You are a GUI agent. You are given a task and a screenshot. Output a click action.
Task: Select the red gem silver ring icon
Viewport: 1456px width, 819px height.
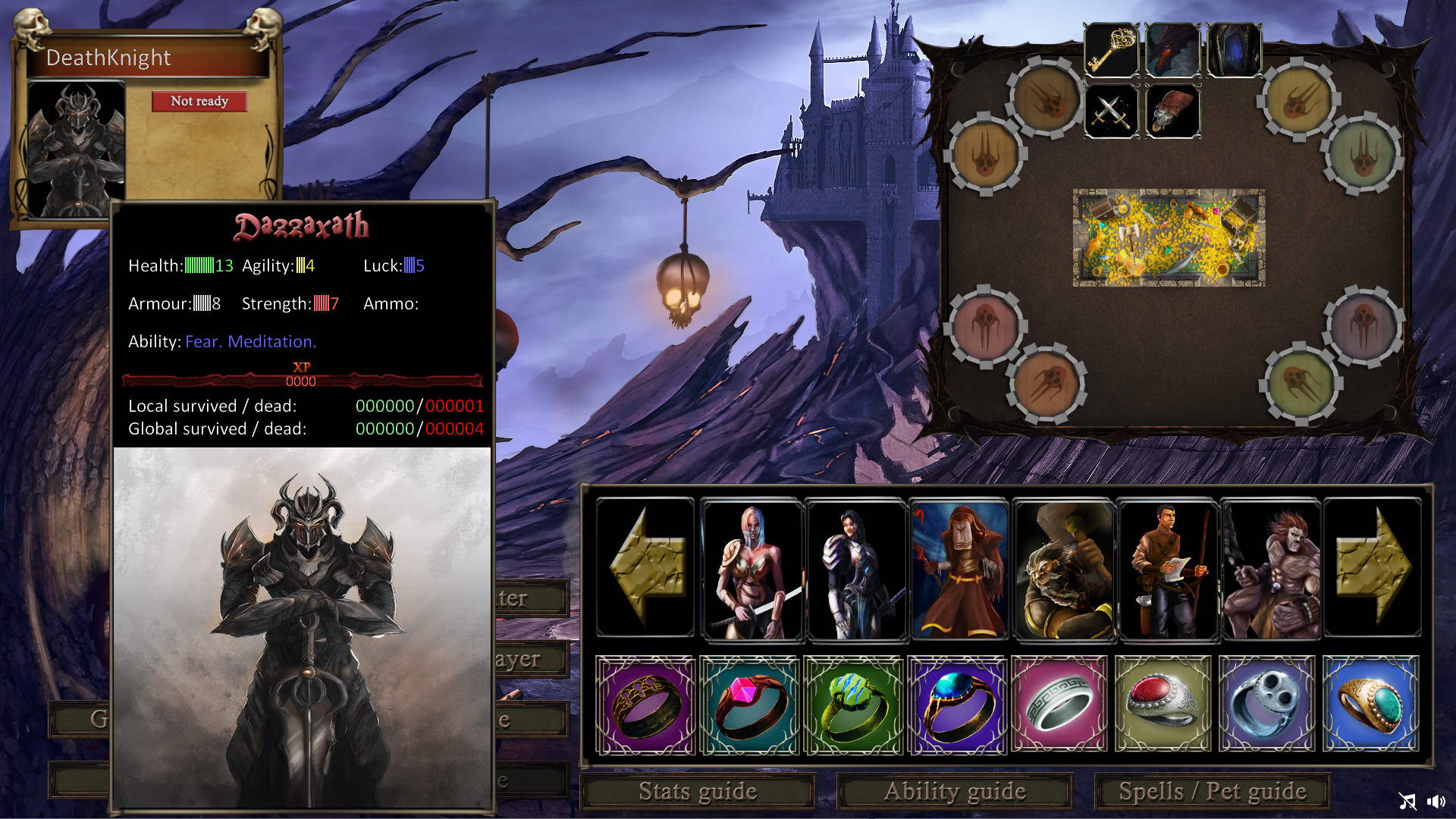pyautogui.click(x=1164, y=704)
